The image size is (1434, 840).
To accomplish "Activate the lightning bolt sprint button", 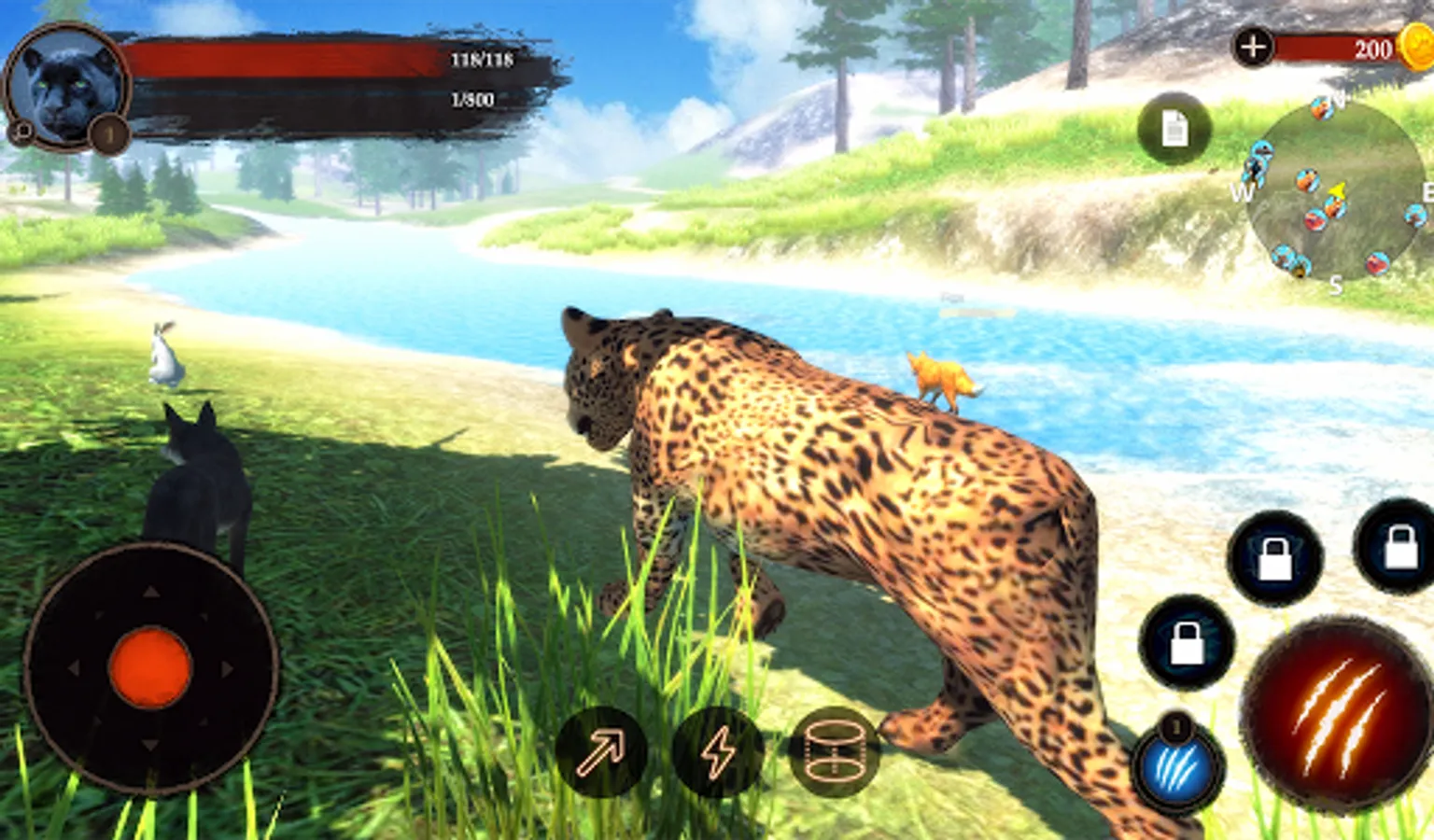I will click(x=717, y=752).
